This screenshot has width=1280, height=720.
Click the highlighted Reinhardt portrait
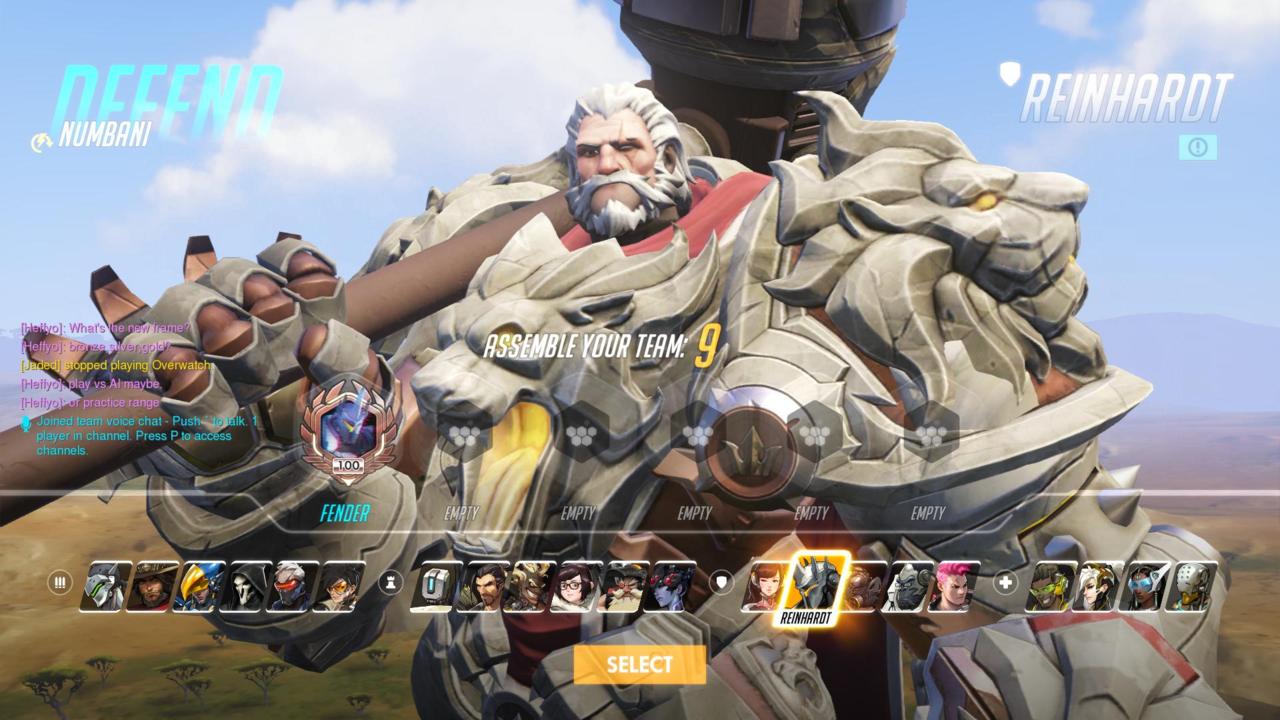(818, 583)
